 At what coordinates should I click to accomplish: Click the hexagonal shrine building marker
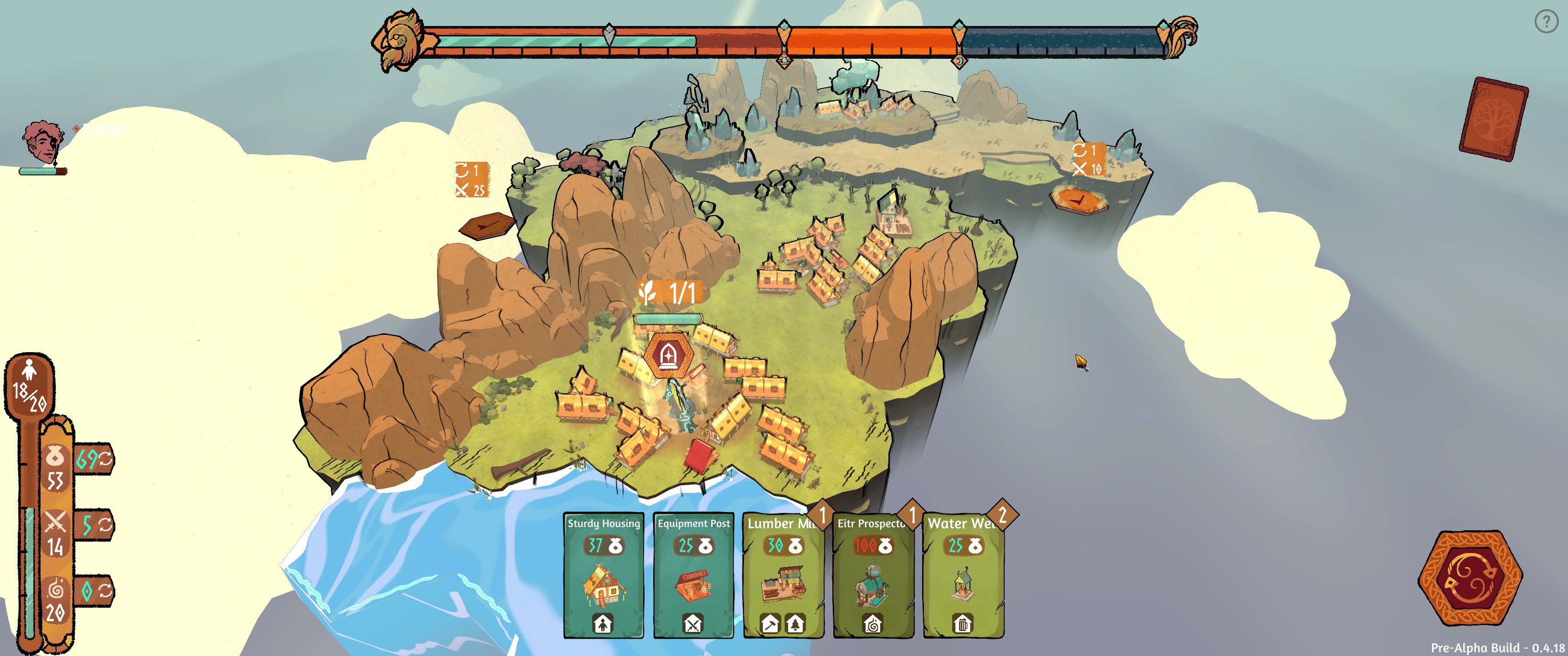coord(667,355)
